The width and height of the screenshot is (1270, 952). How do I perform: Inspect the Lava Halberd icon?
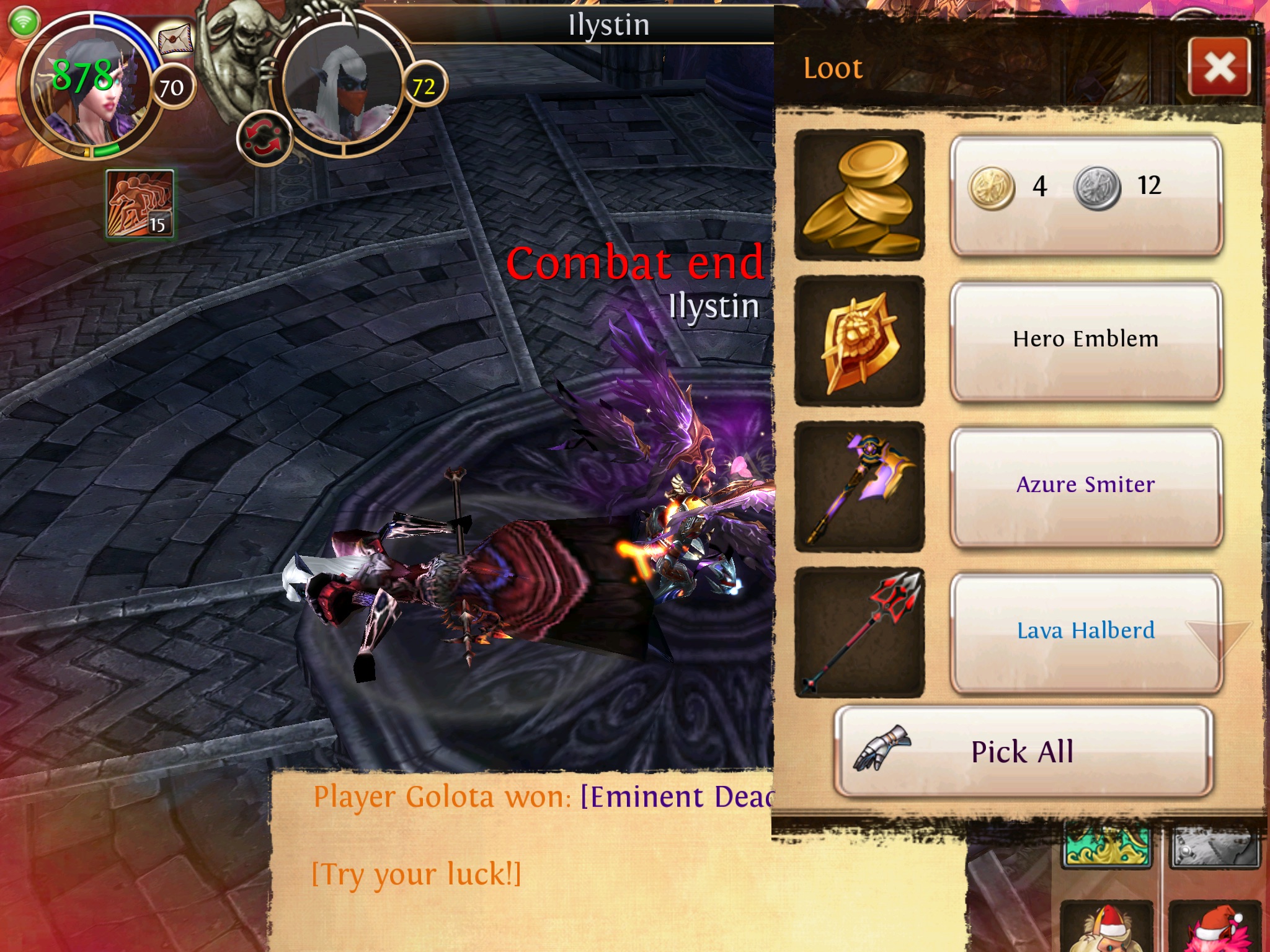pos(859,632)
